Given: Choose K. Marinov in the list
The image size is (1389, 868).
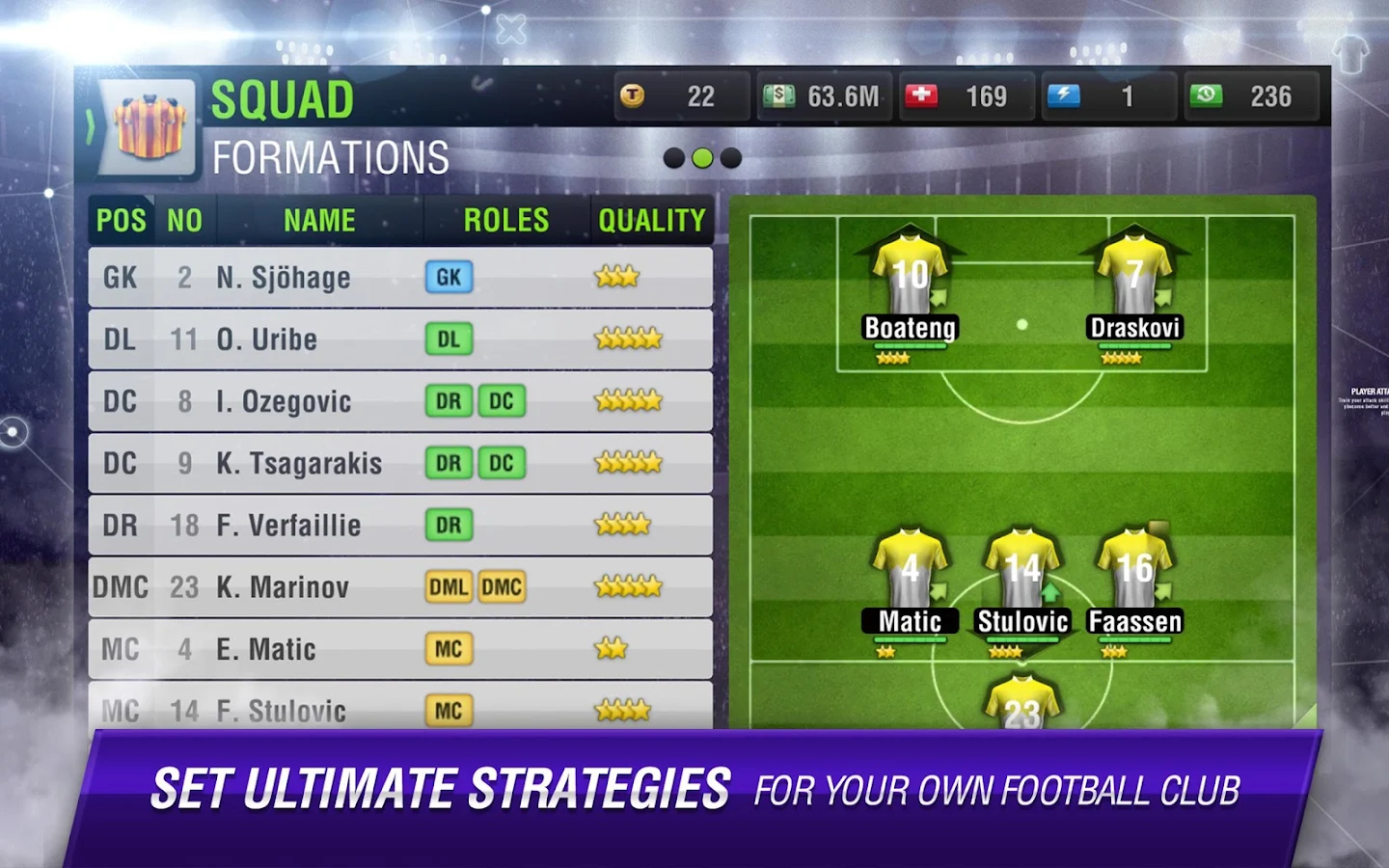Looking at the screenshot, I should point(399,586).
